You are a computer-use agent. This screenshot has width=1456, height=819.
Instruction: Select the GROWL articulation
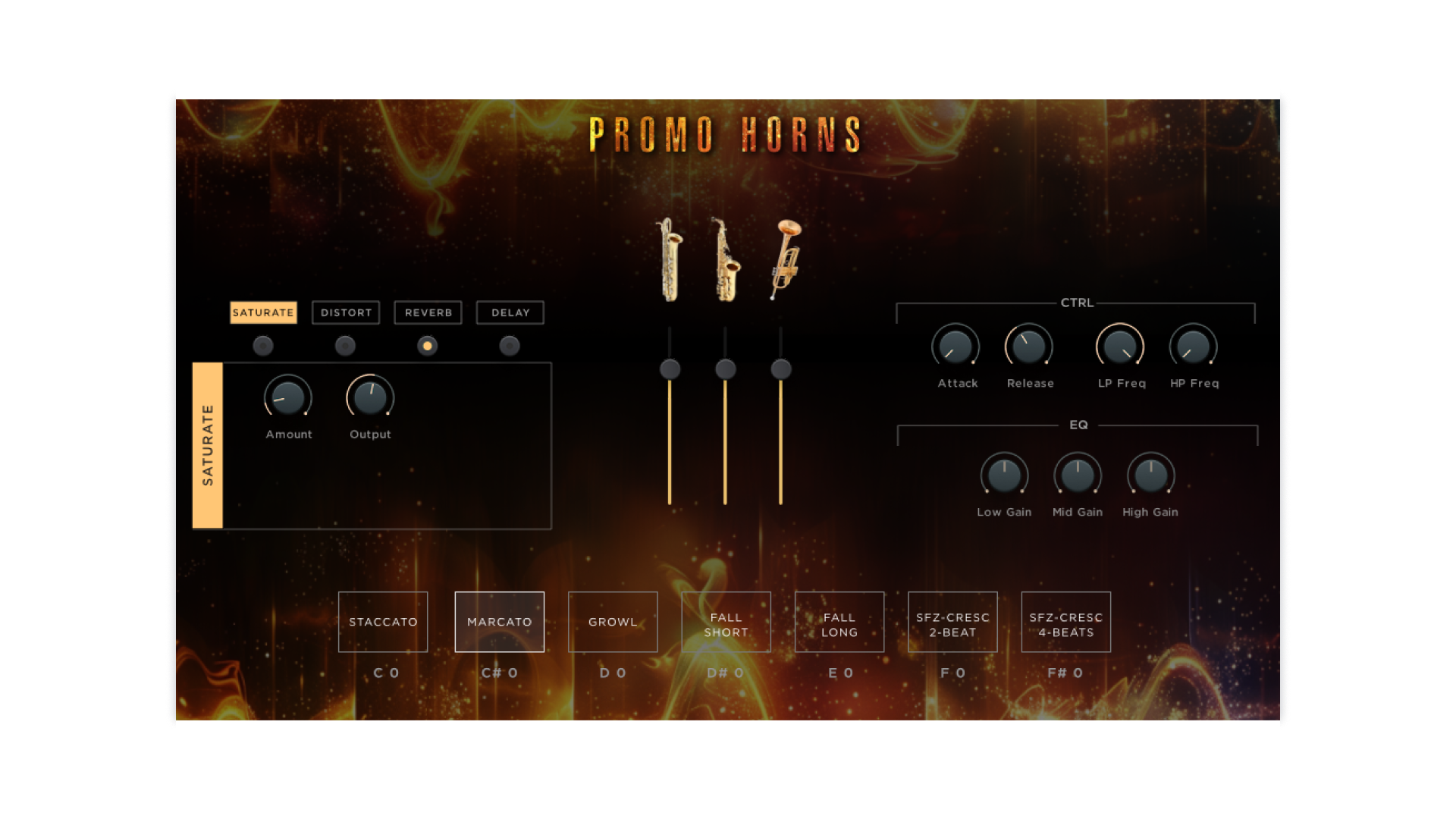tap(613, 621)
